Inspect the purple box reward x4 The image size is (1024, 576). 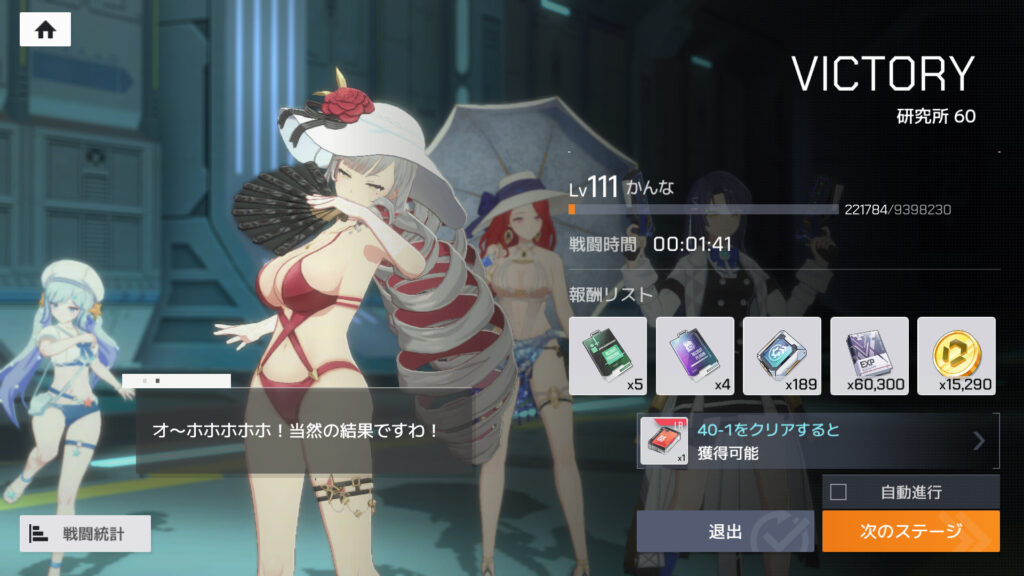click(x=695, y=355)
